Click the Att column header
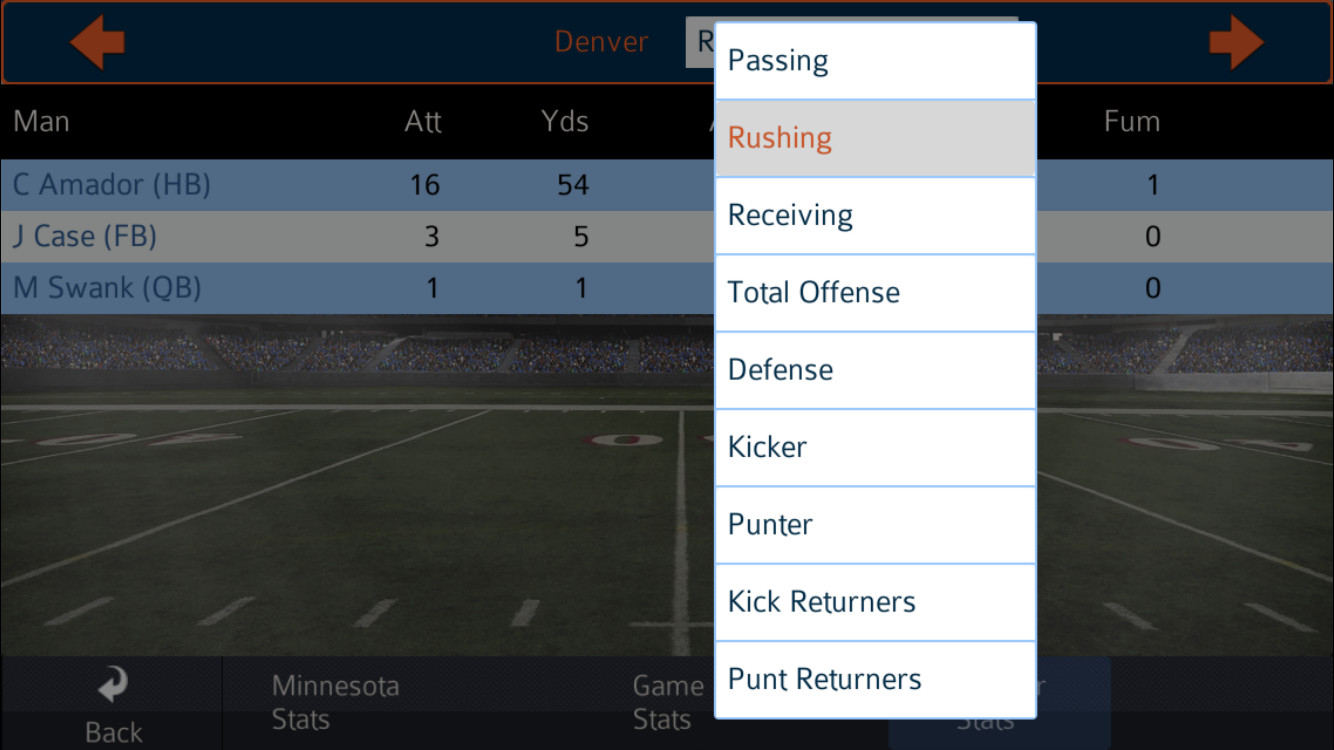This screenshot has height=750, width=1334. pos(423,121)
